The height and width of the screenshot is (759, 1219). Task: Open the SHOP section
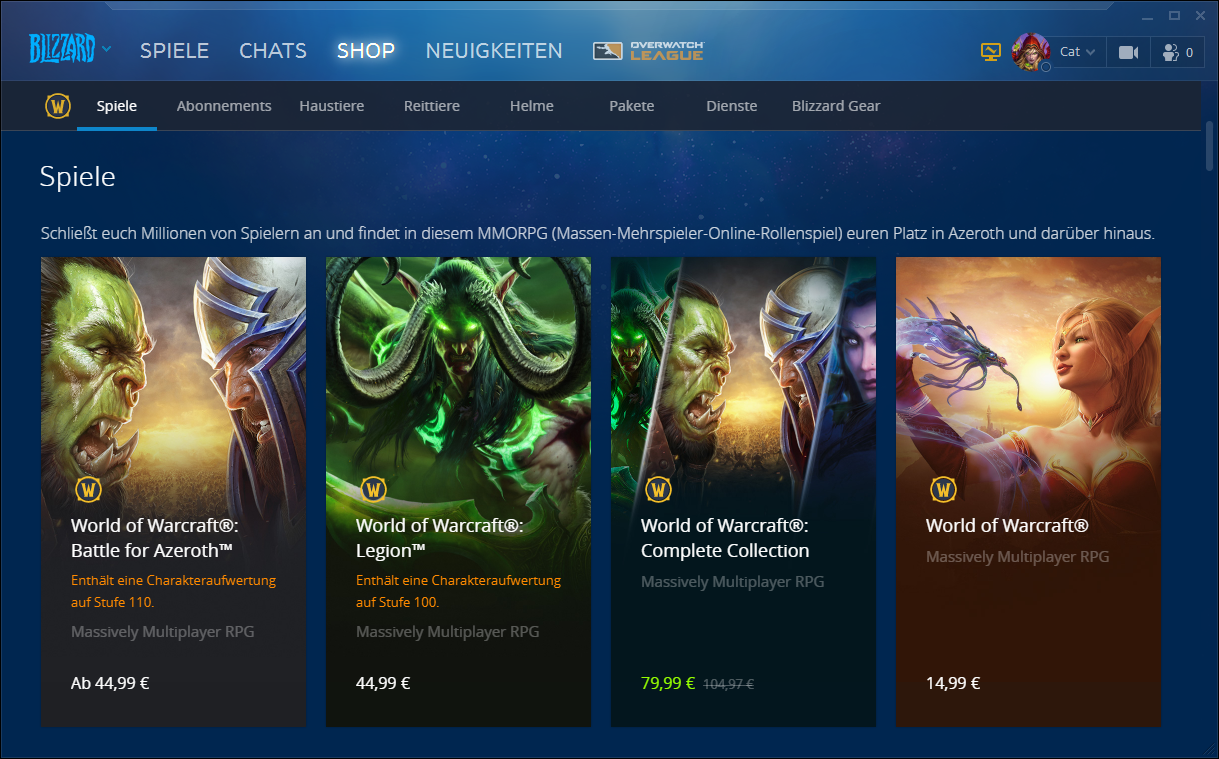366,51
